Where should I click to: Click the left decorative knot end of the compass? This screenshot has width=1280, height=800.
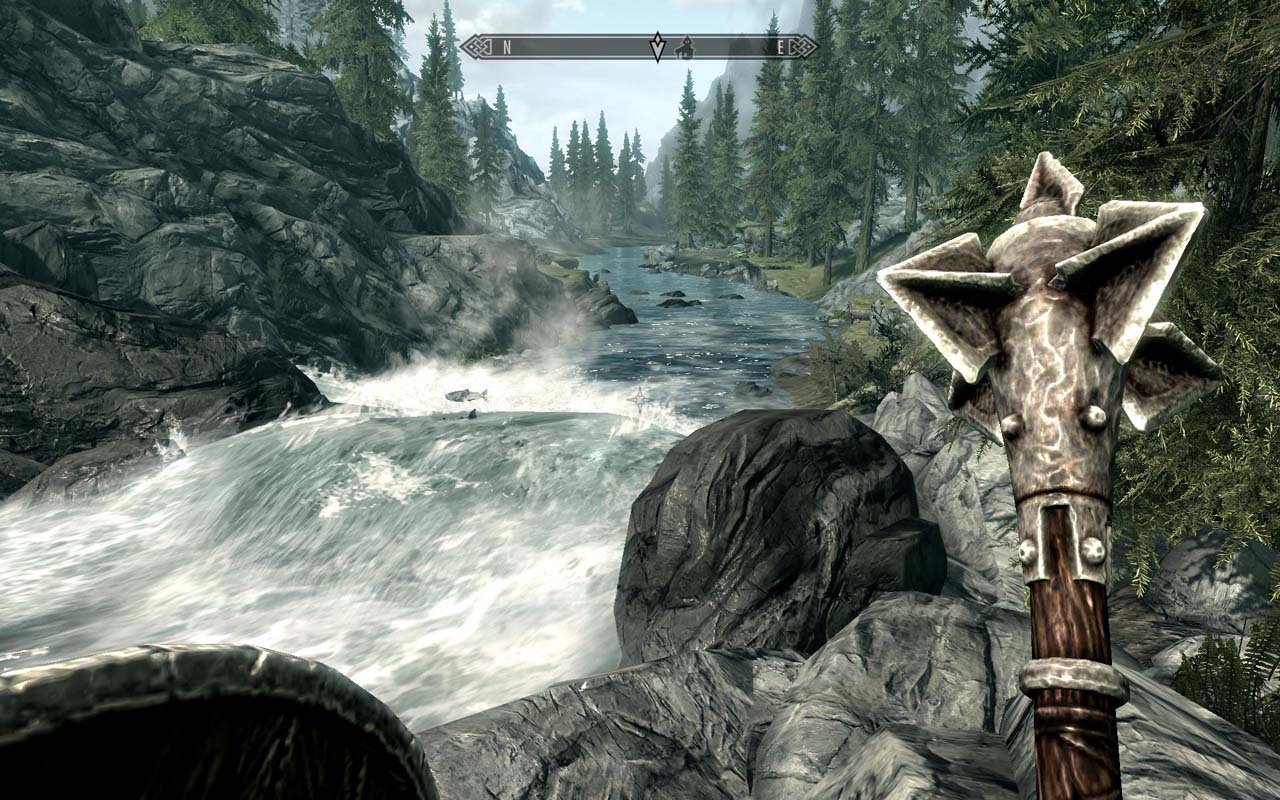(x=477, y=47)
